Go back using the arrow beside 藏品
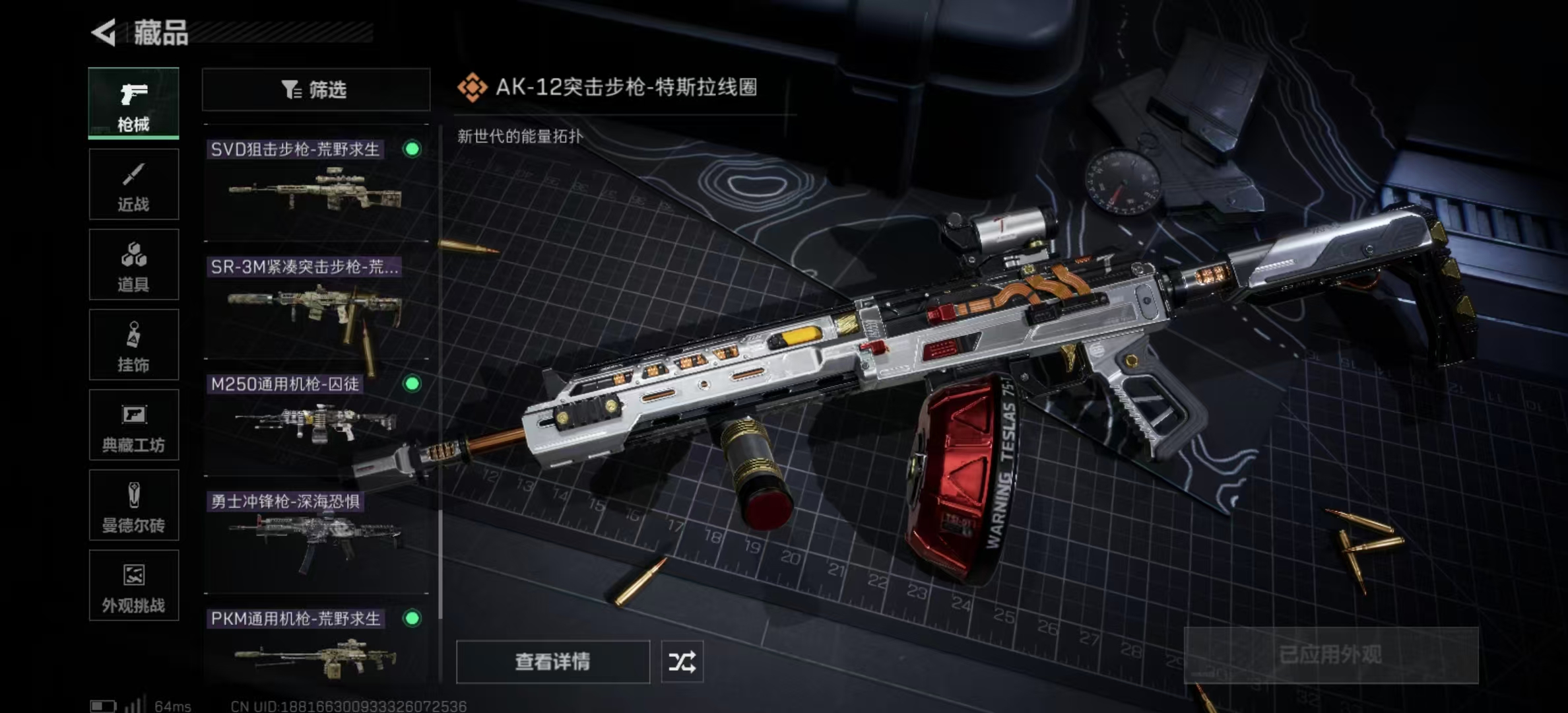The width and height of the screenshot is (1568, 713). (x=104, y=32)
